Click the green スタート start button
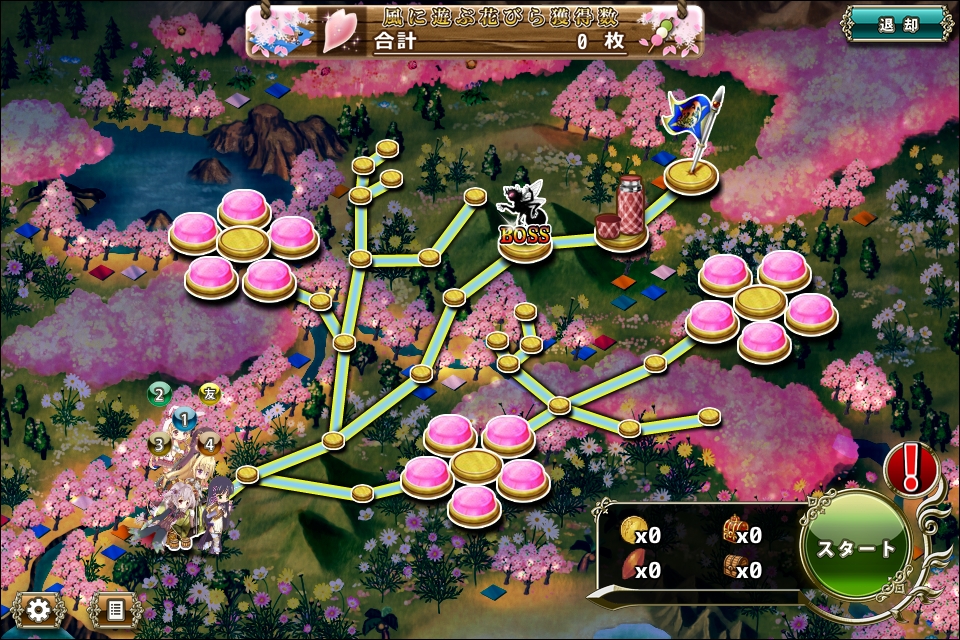Screen dimensions: 960x640 856,549
